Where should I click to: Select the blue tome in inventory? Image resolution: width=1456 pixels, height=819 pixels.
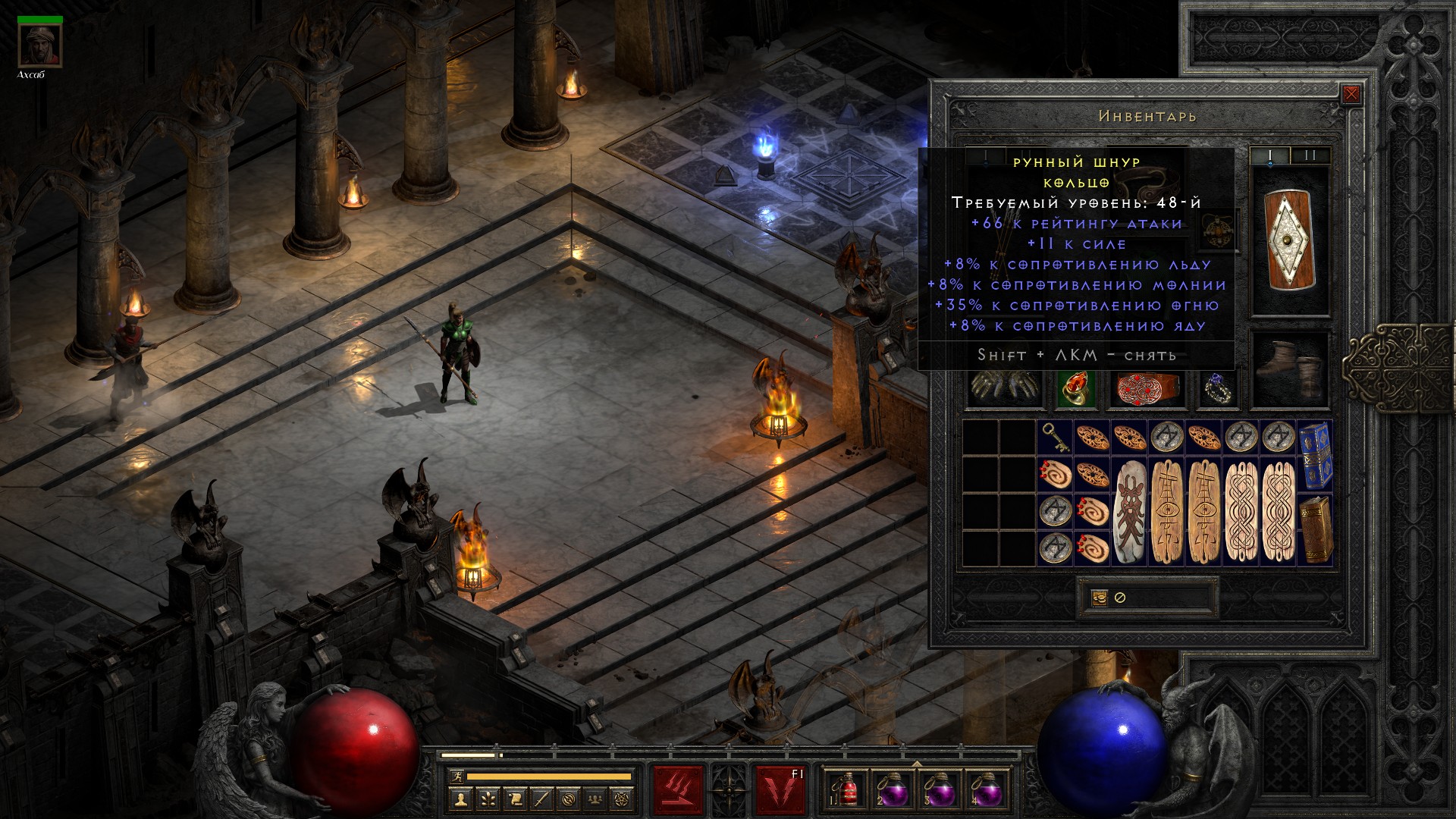(1315, 457)
